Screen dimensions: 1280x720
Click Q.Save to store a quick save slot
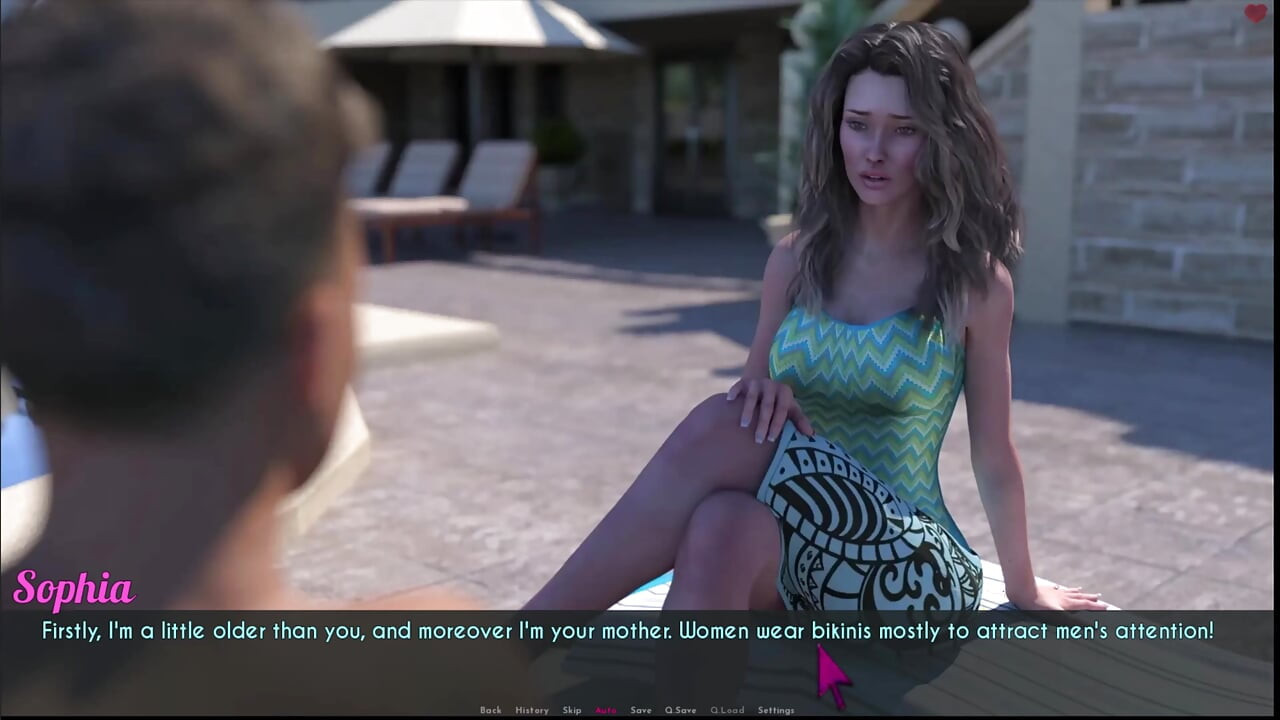coord(681,710)
